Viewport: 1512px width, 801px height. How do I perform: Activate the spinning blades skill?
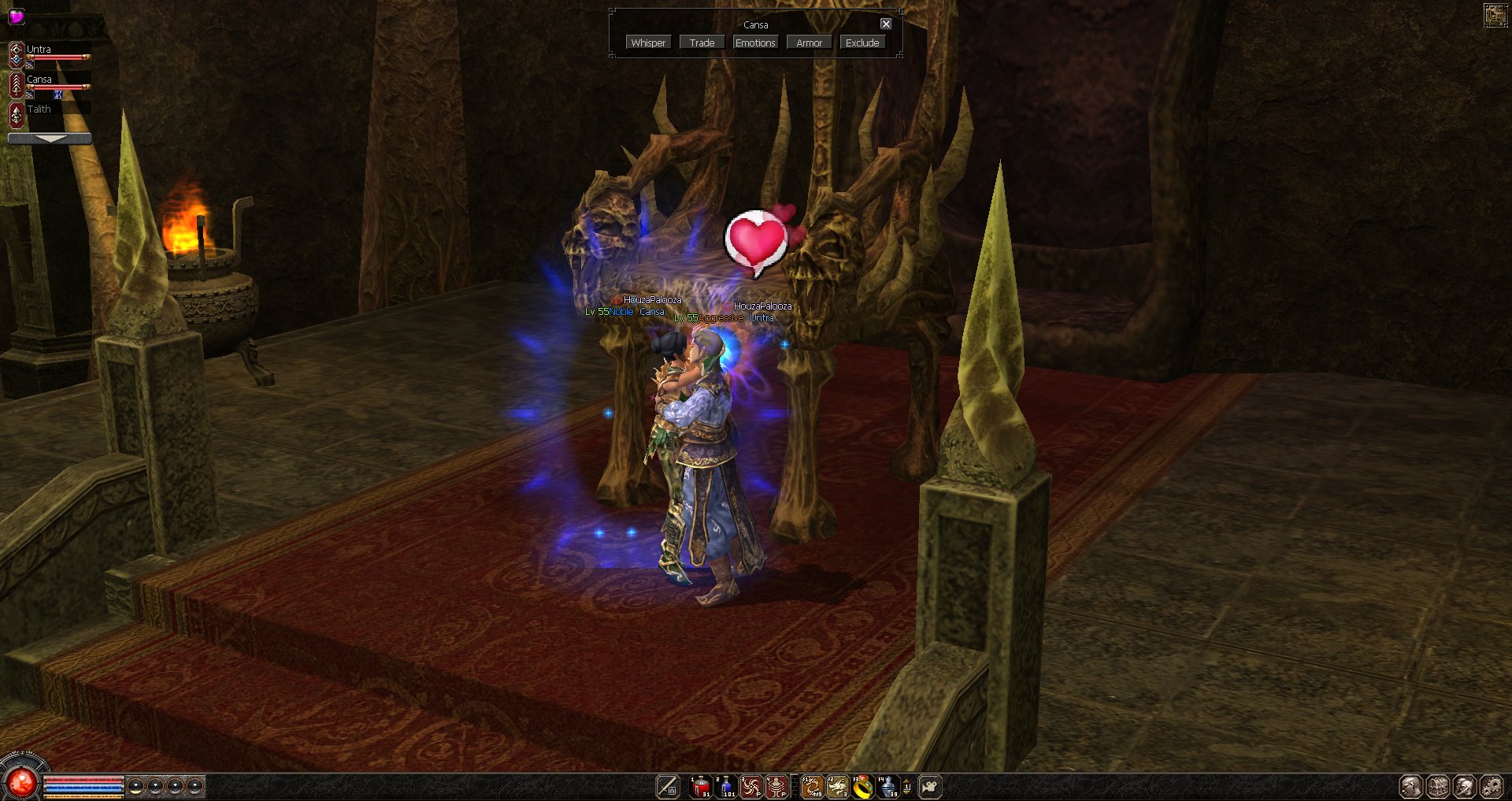tap(751, 786)
